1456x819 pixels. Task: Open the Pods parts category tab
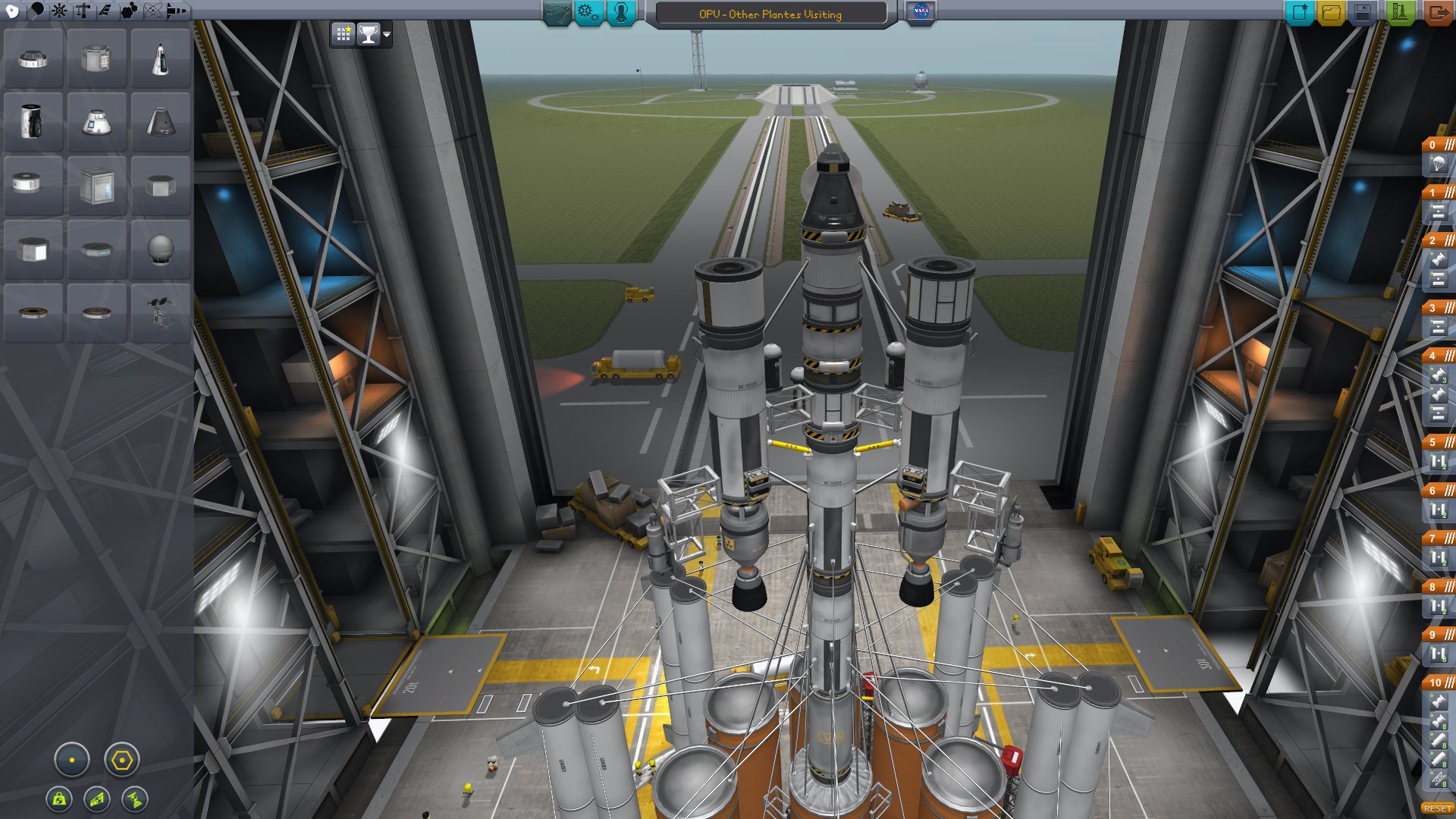coord(12,11)
